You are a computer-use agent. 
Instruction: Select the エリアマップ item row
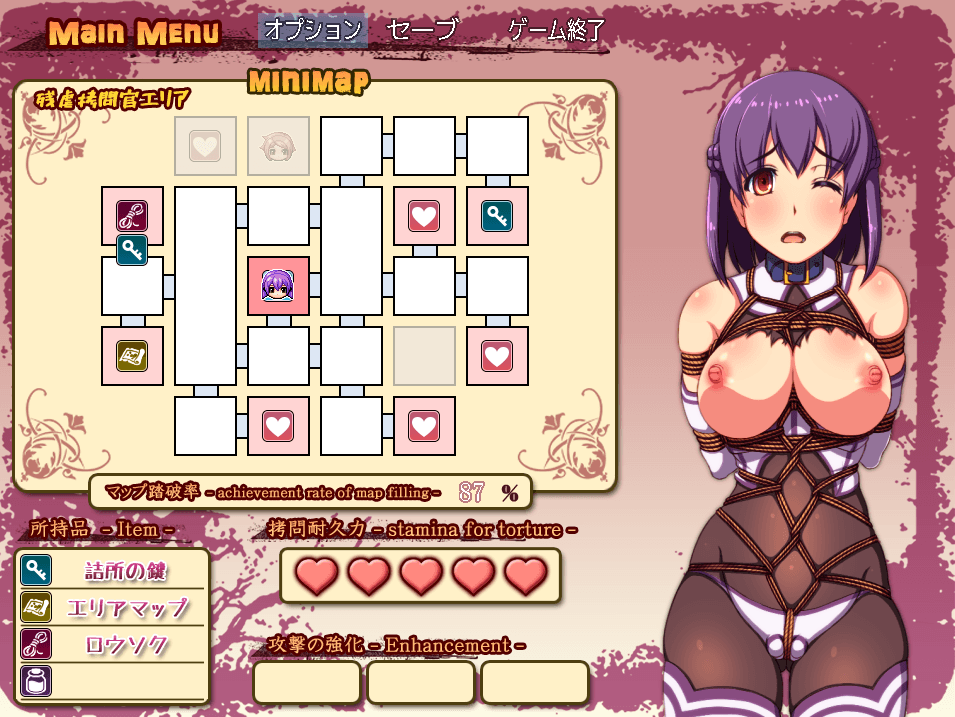[x=112, y=607]
